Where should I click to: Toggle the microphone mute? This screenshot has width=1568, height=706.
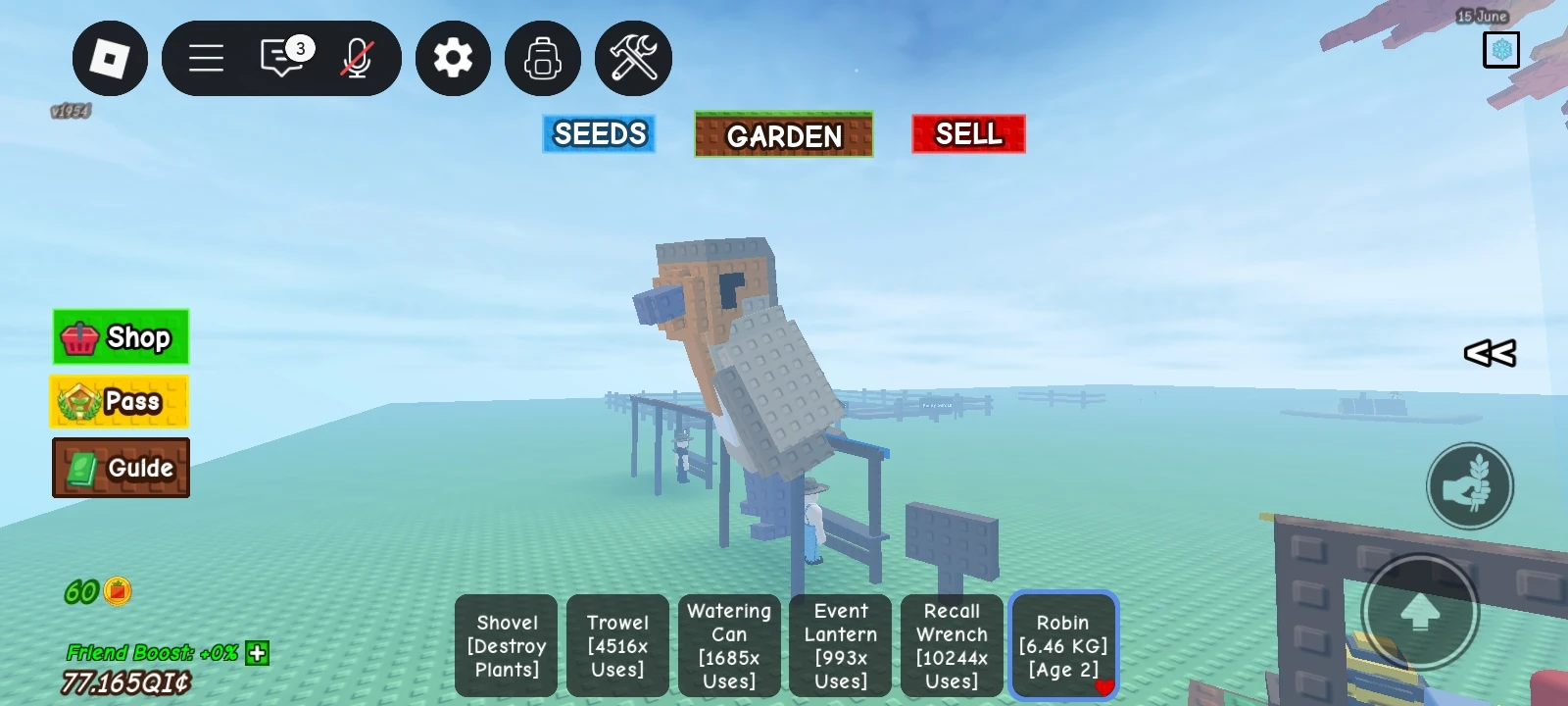point(359,59)
